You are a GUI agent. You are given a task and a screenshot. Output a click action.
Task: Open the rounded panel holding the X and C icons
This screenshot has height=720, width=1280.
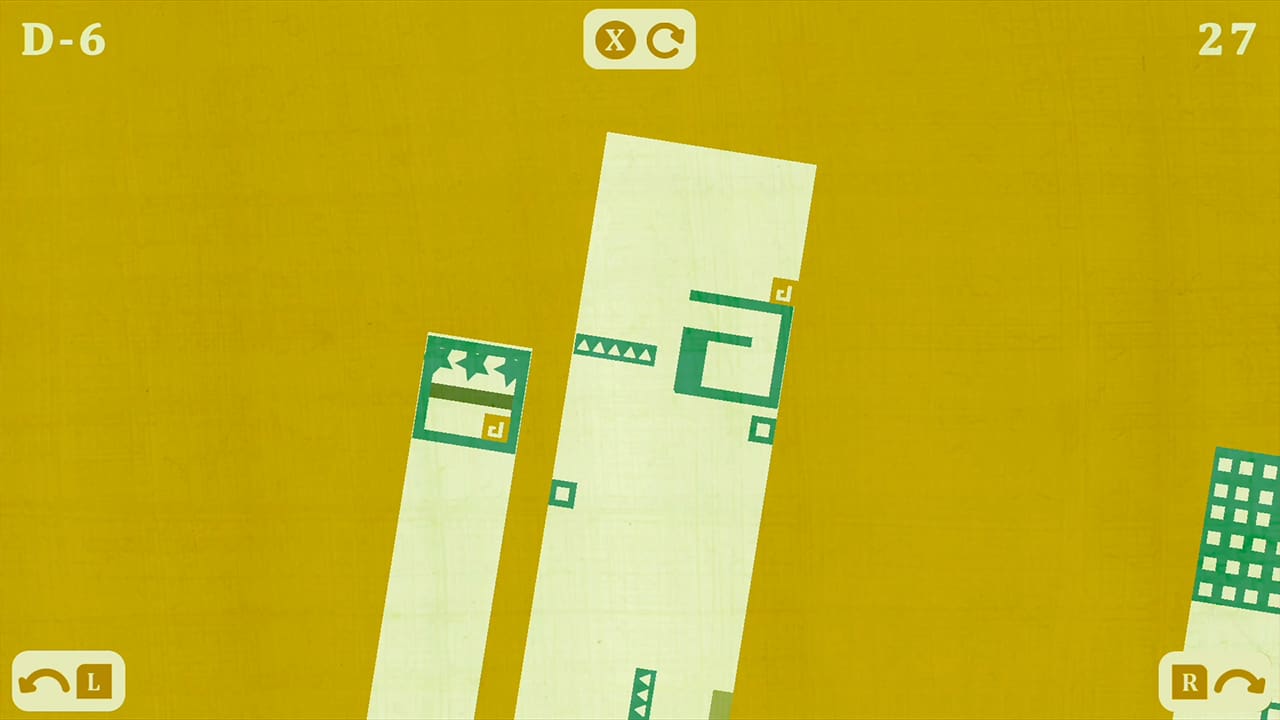[640, 41]
